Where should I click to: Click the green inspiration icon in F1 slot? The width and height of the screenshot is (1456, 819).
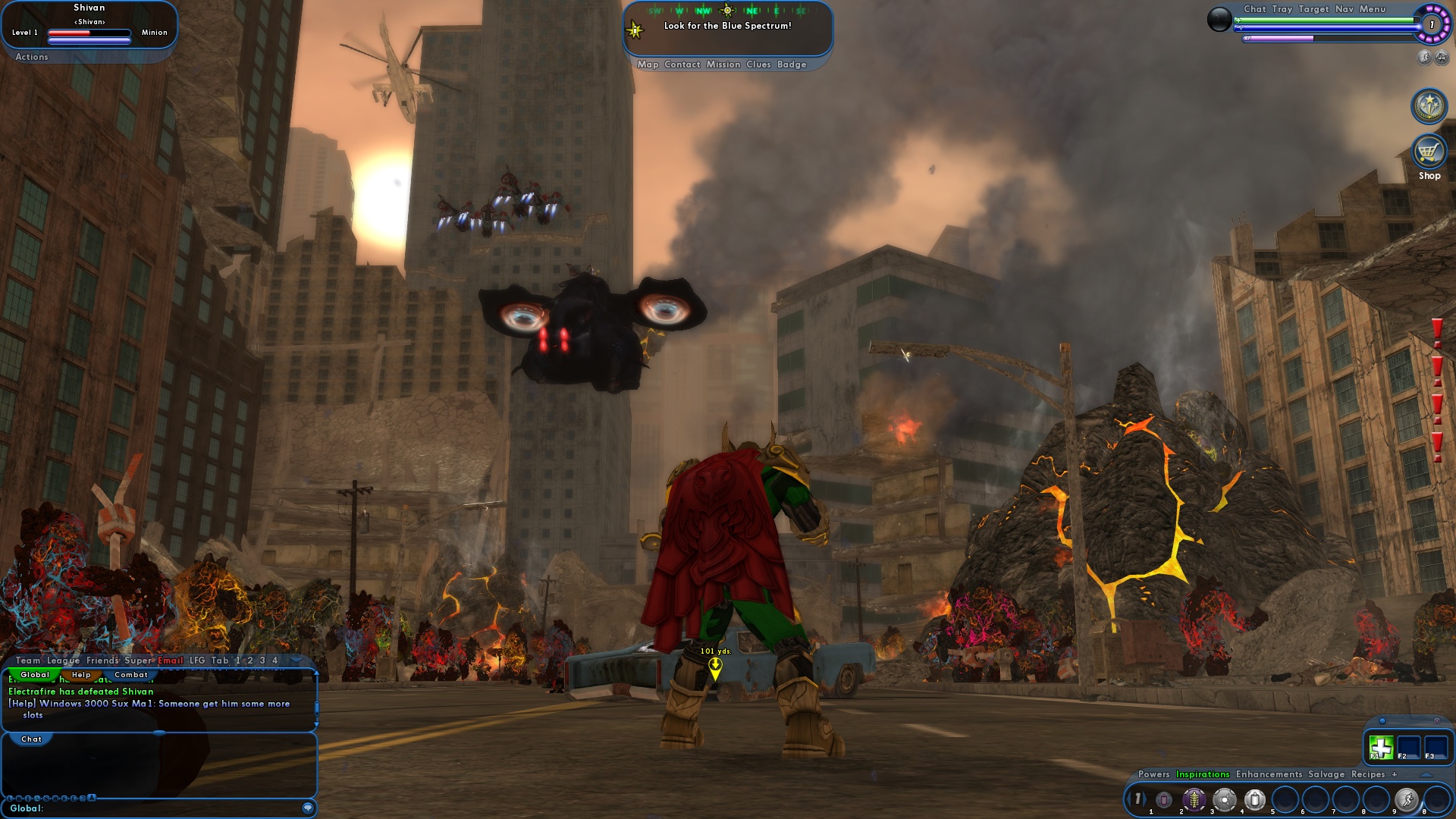(x=1382, y=748)
